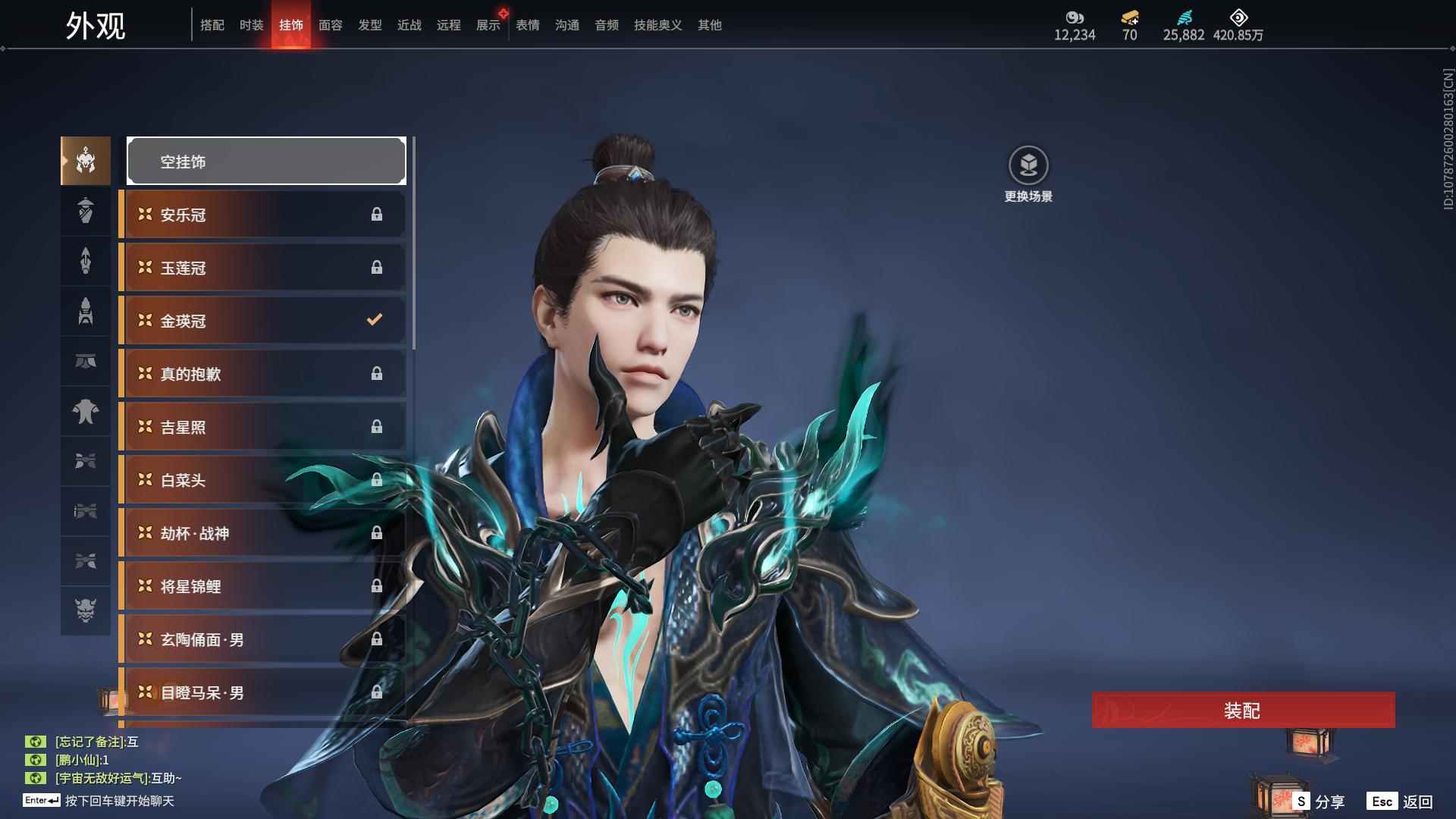Select the 真的抱歉 accessory
The height and width of the screenshot is (819, 1456).
click(x=262, y=374)
